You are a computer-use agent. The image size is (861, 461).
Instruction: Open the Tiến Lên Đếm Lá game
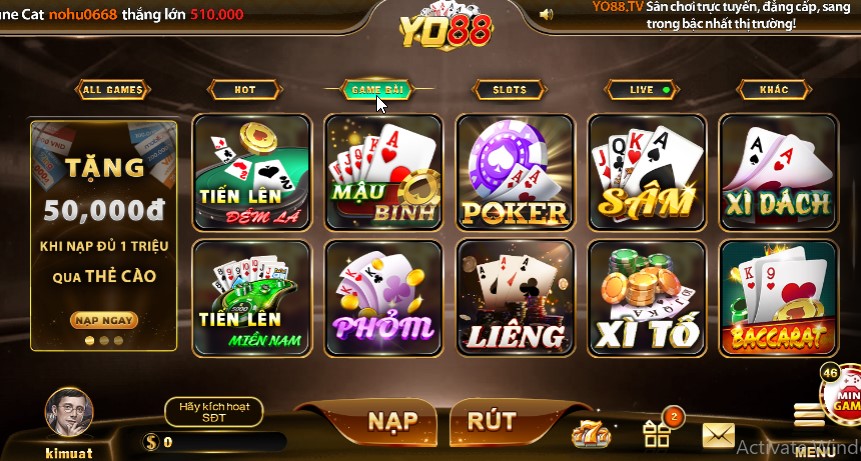[251, 172]
